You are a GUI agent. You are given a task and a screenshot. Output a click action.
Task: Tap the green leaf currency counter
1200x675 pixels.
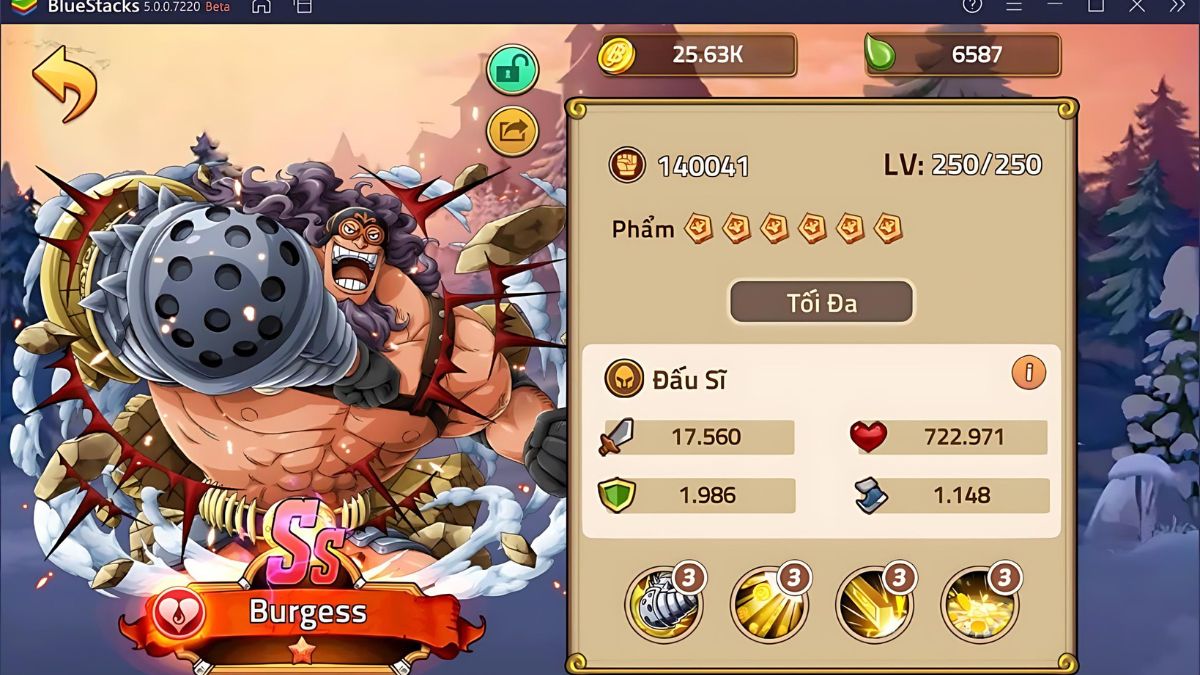962,55
